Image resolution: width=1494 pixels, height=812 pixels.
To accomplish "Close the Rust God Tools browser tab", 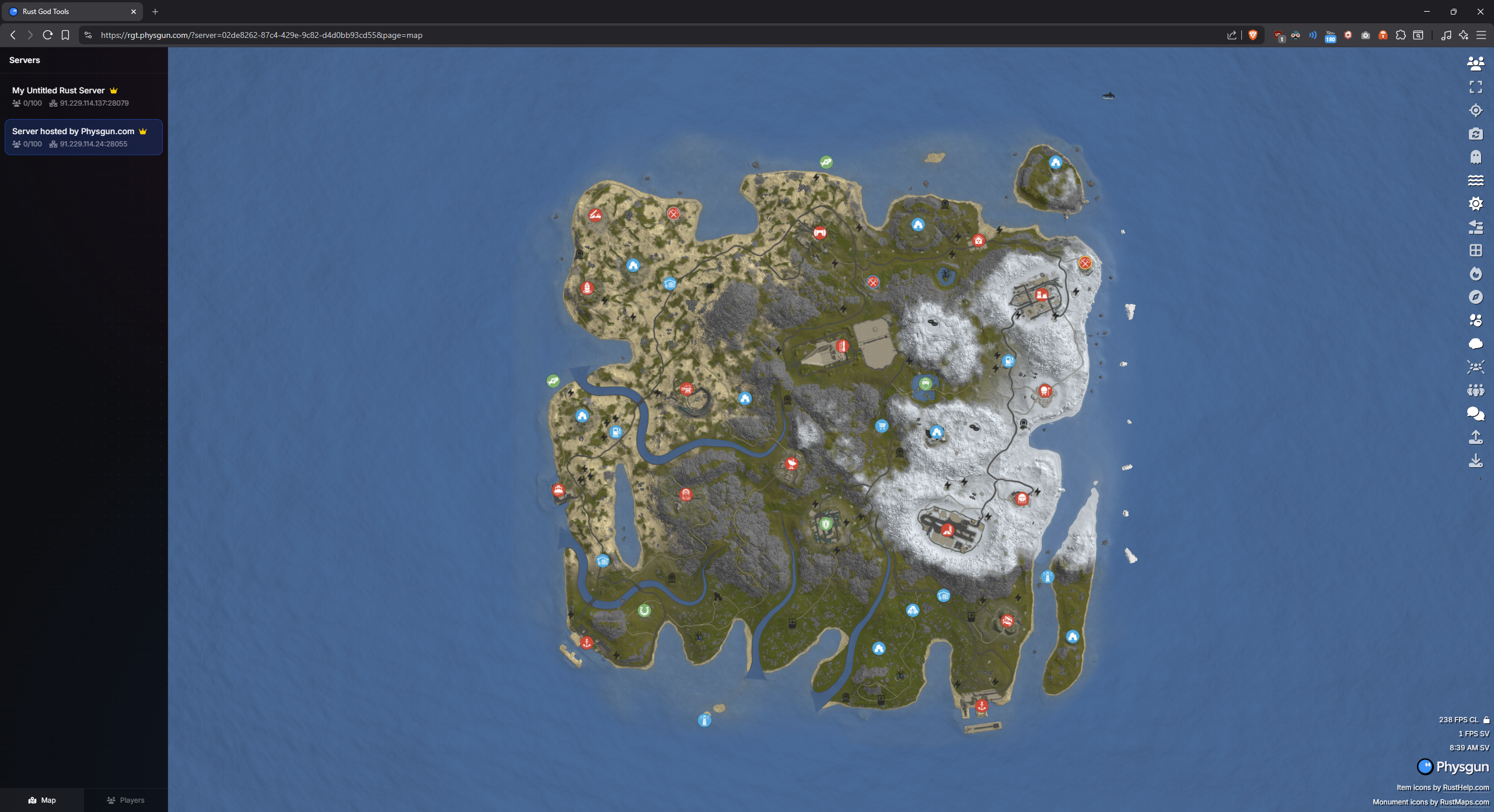I will pos(133,12).
